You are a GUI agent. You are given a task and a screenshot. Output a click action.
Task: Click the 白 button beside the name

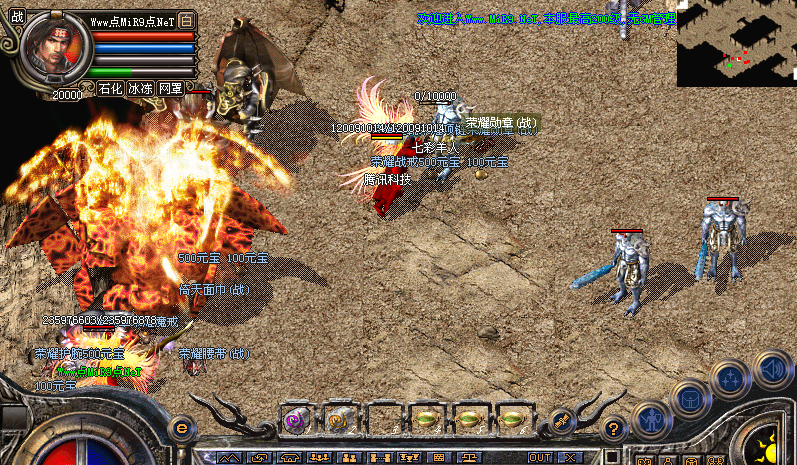(x=187, y=20)
